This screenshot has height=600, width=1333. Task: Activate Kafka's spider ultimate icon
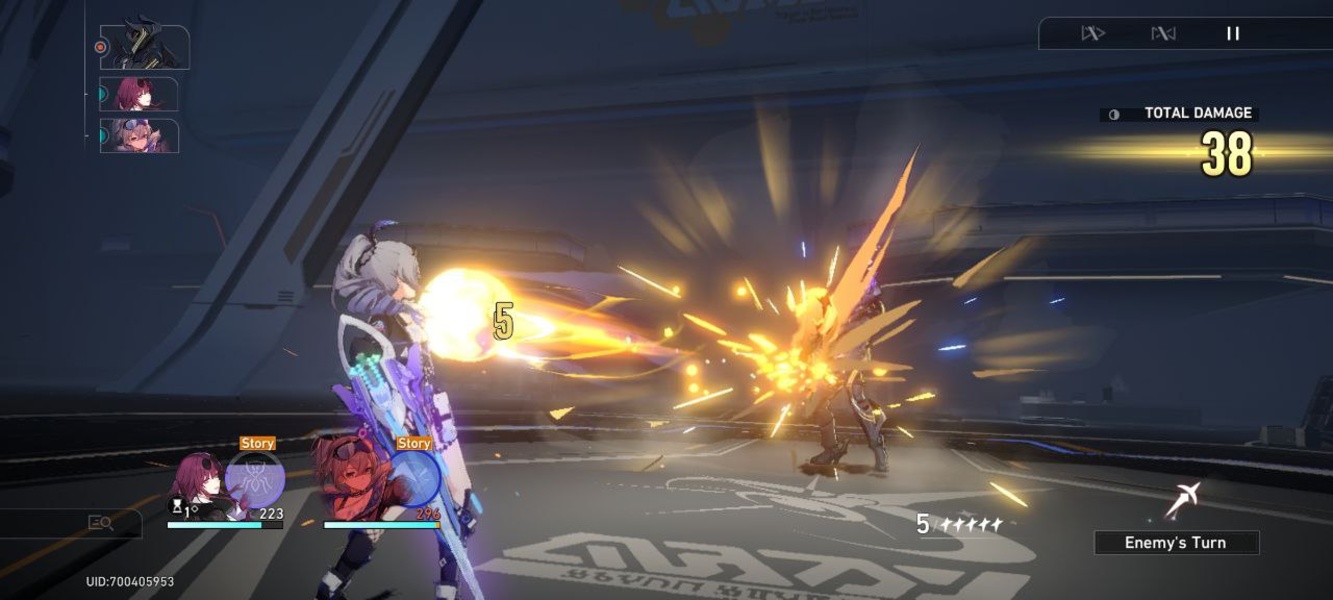coord(255,479)
